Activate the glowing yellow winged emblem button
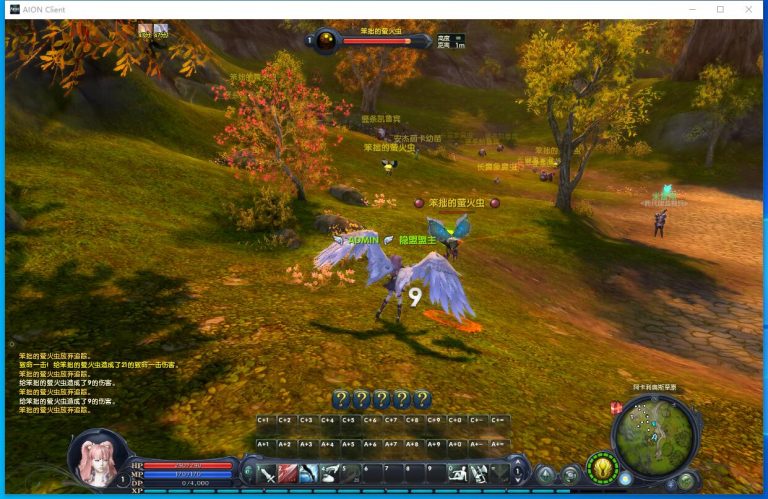Image resolution: width=768 pixels, height=499 pixels. click(x=601, y=467)
